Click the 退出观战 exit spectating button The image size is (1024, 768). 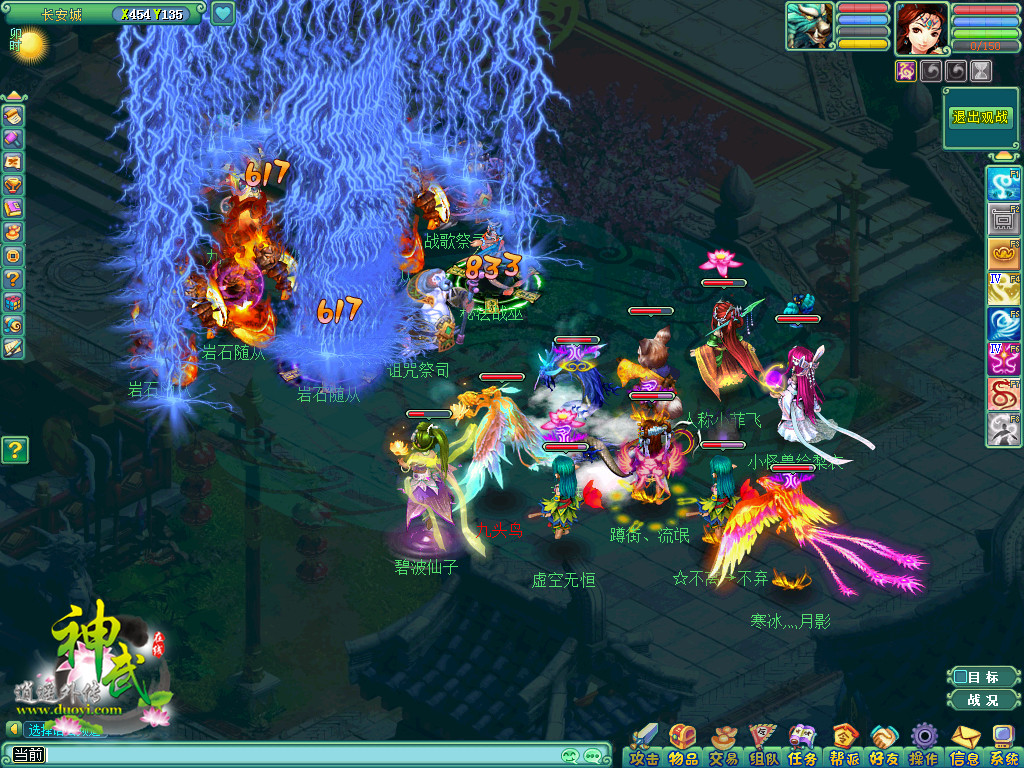(981, 118)
